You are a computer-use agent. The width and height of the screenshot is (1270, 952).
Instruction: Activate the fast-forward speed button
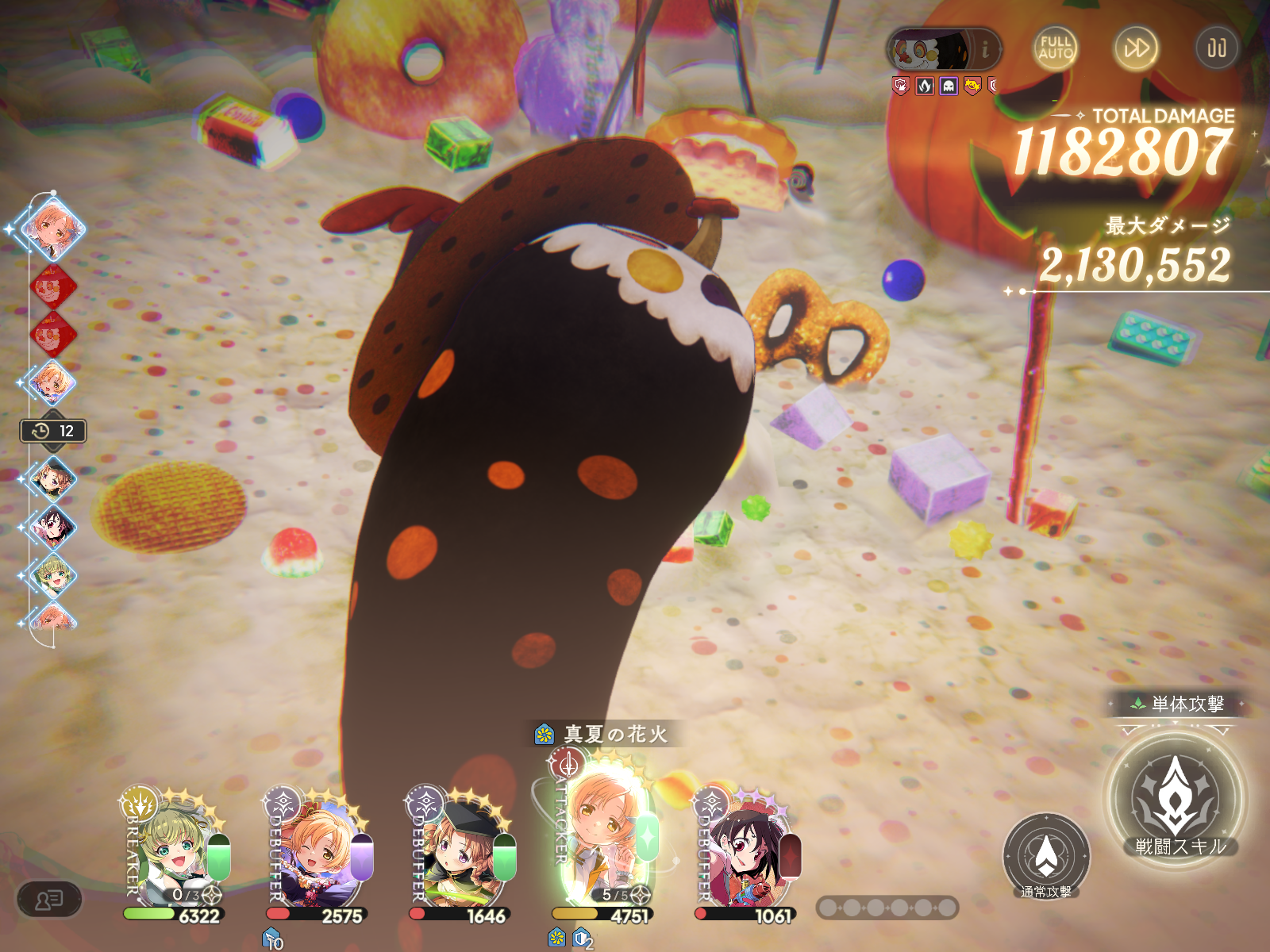point(1136,48)
